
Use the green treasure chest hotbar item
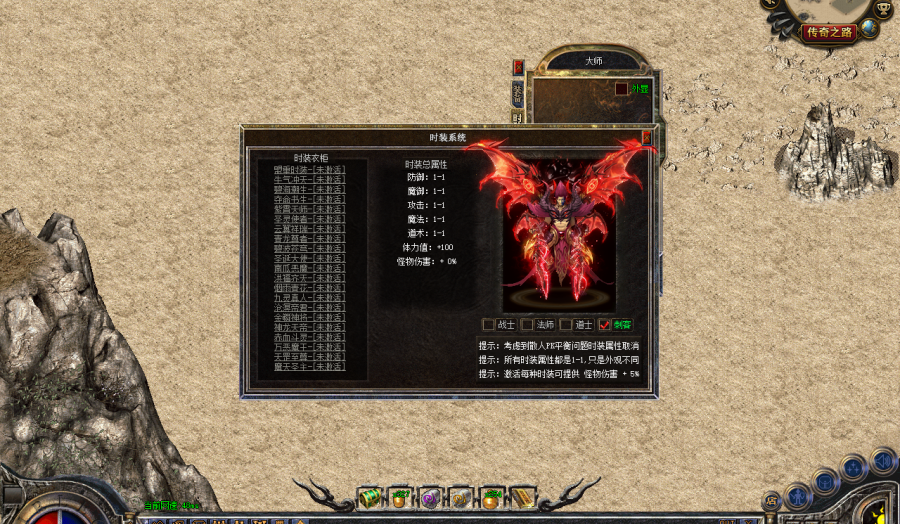[371, 497]
